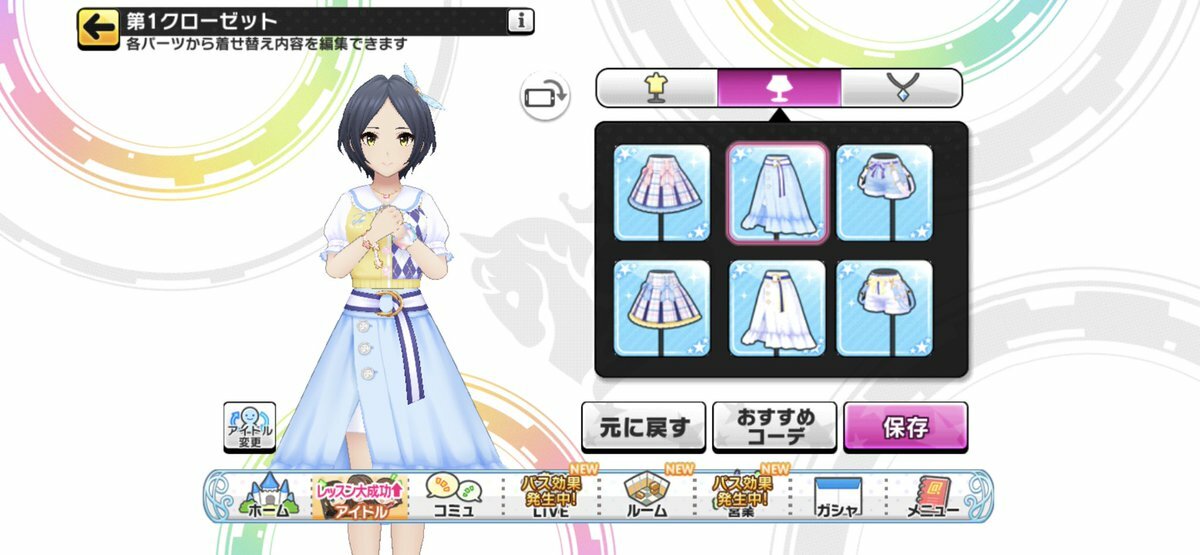Rotate the screen orientation icon
The height and width of the screenshot is (555, 1200).
click(x=544, y=96)
